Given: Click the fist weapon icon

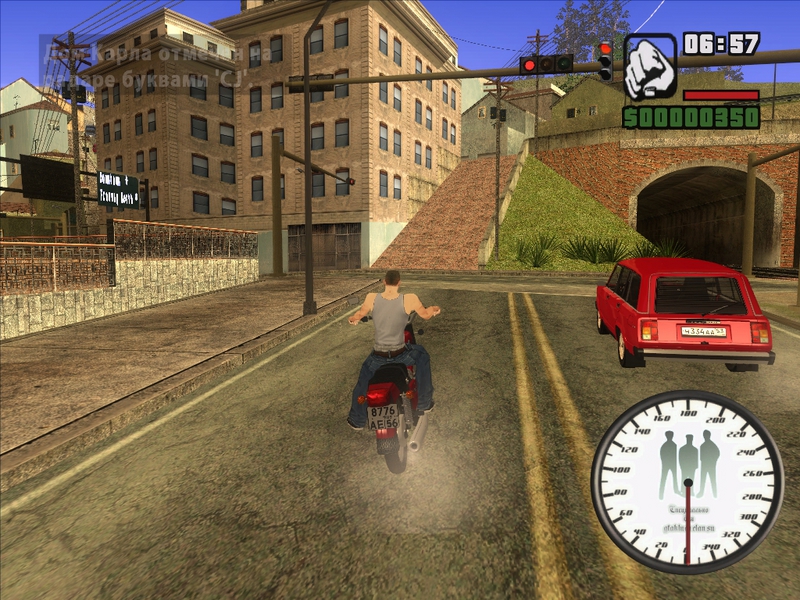Looking at the screenshot, I should pos(650,67).
